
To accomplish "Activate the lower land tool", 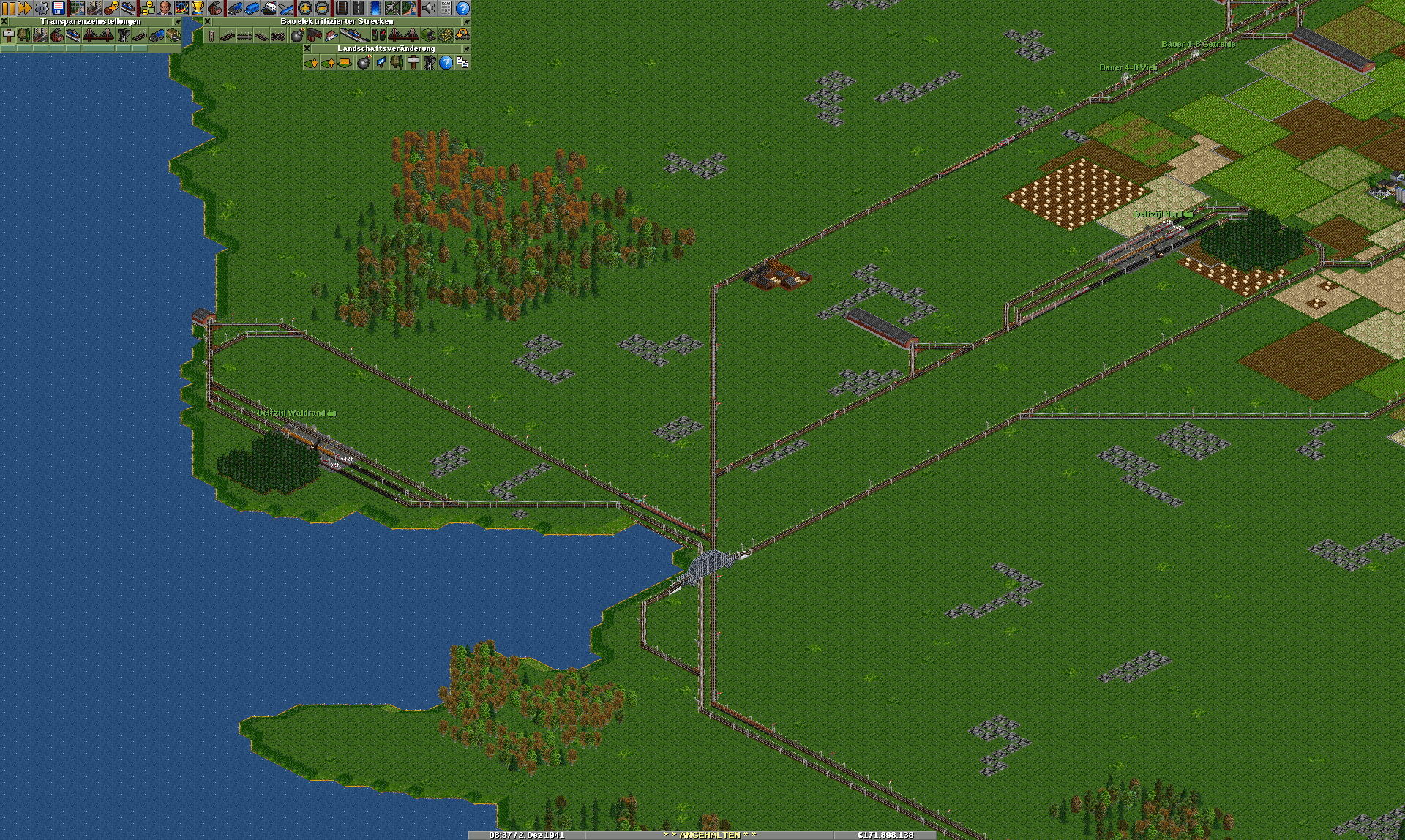I will click(311, 63).
